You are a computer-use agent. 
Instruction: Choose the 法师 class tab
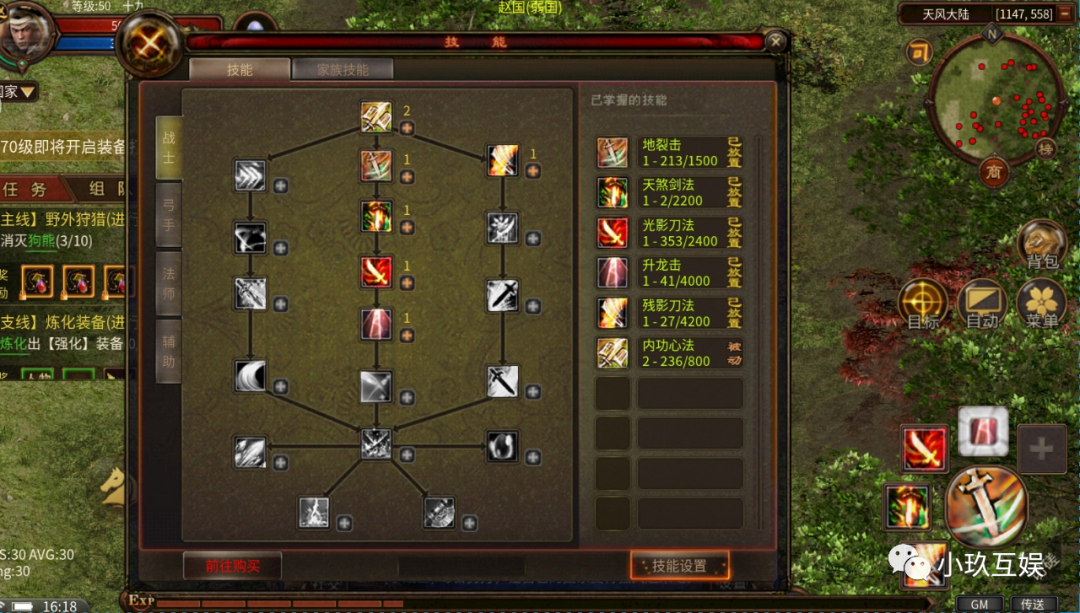pyautogui.click(x=168, y=283)
